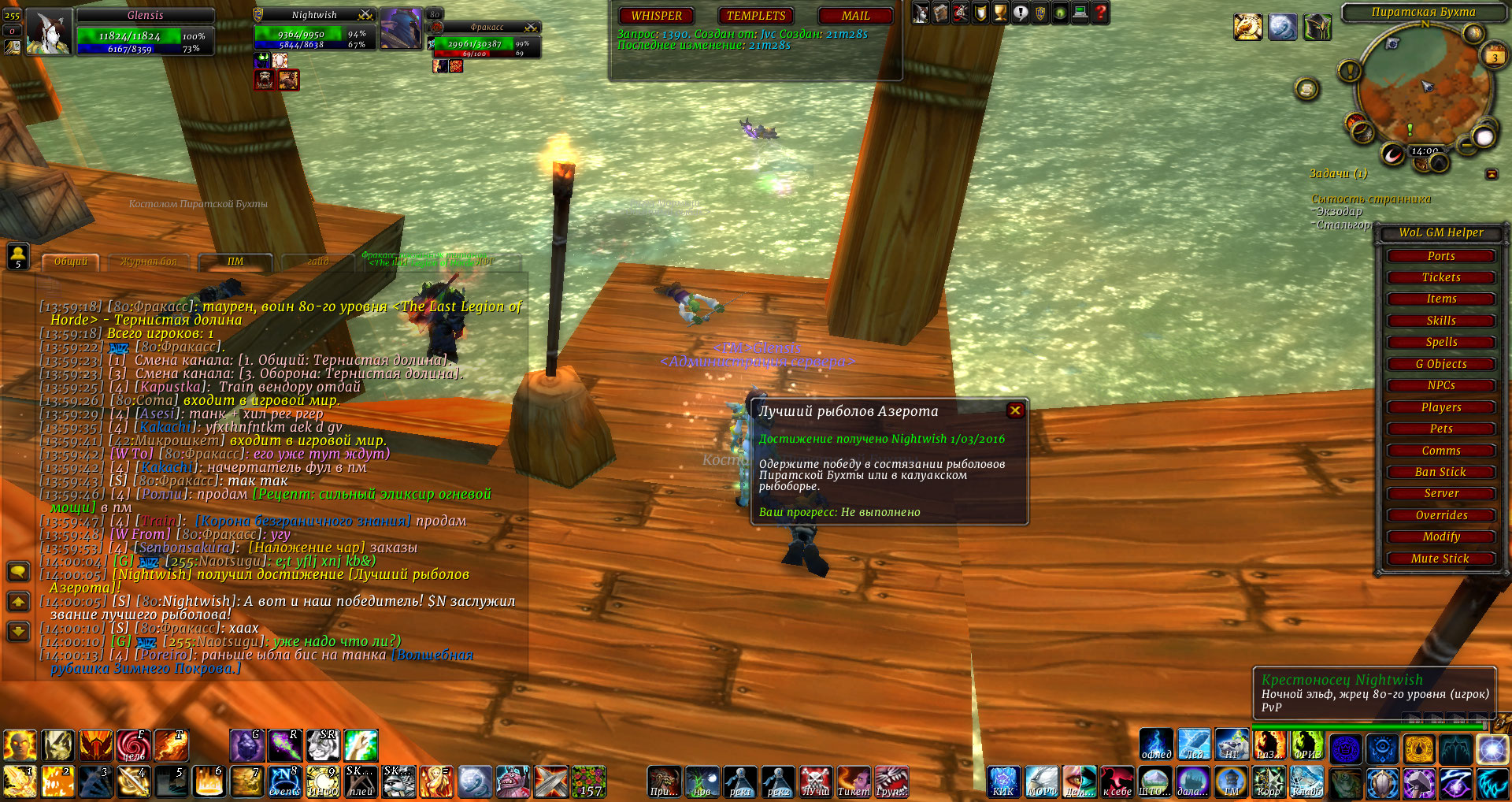
Task: Show the Players menu
Action: (x=1440, y=407)
